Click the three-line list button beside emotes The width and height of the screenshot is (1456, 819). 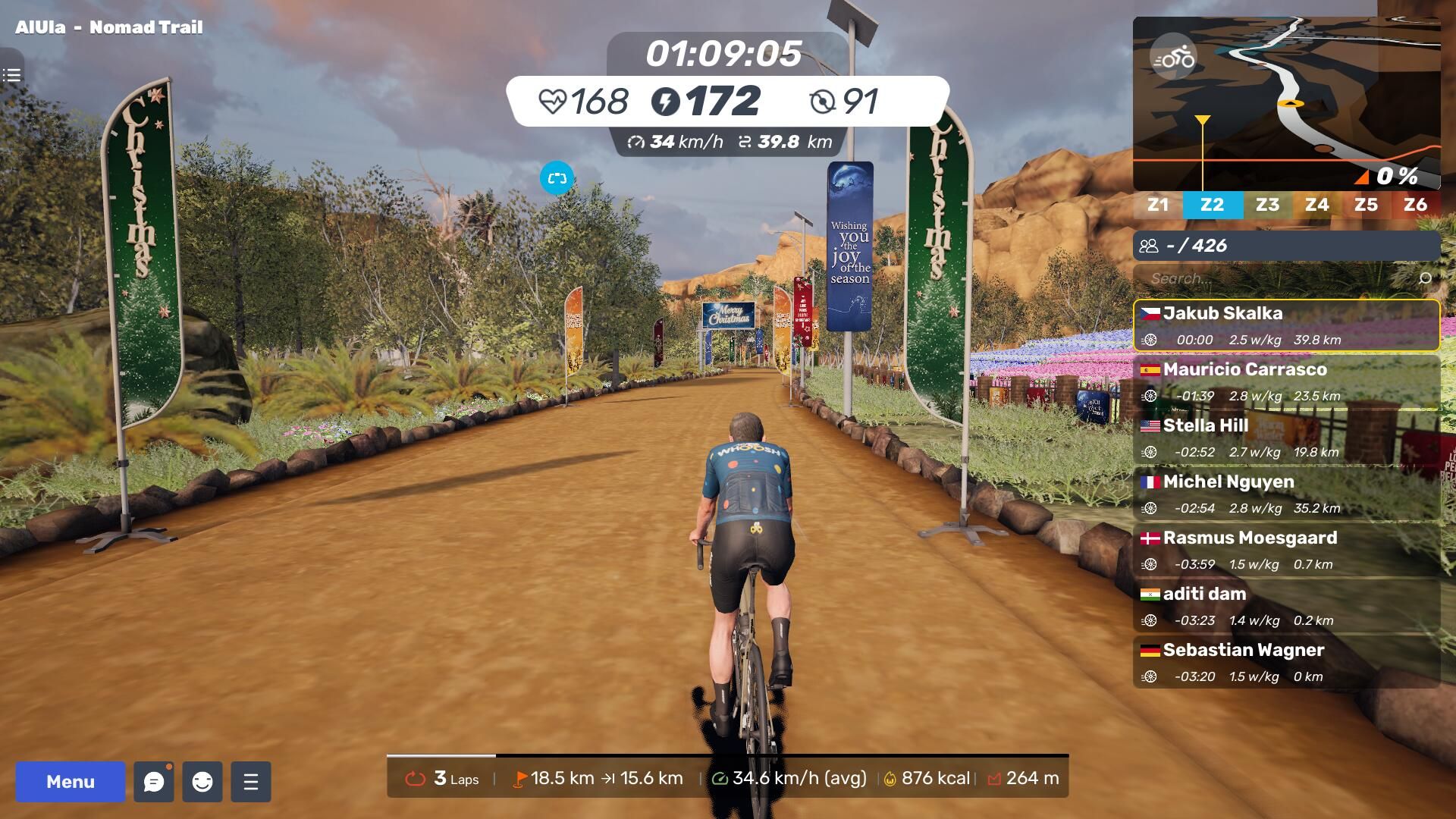[x=251, y=782]
